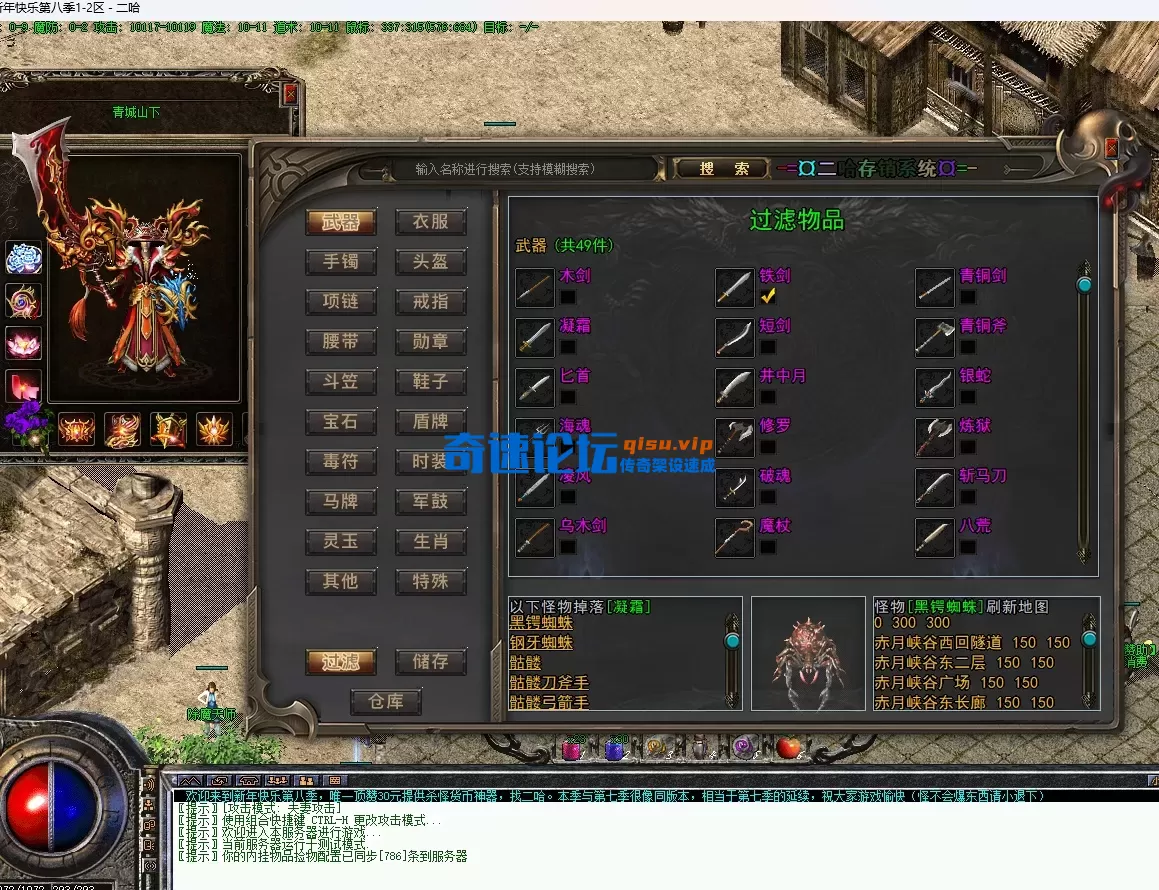Choose the 戒指 category

431,302
